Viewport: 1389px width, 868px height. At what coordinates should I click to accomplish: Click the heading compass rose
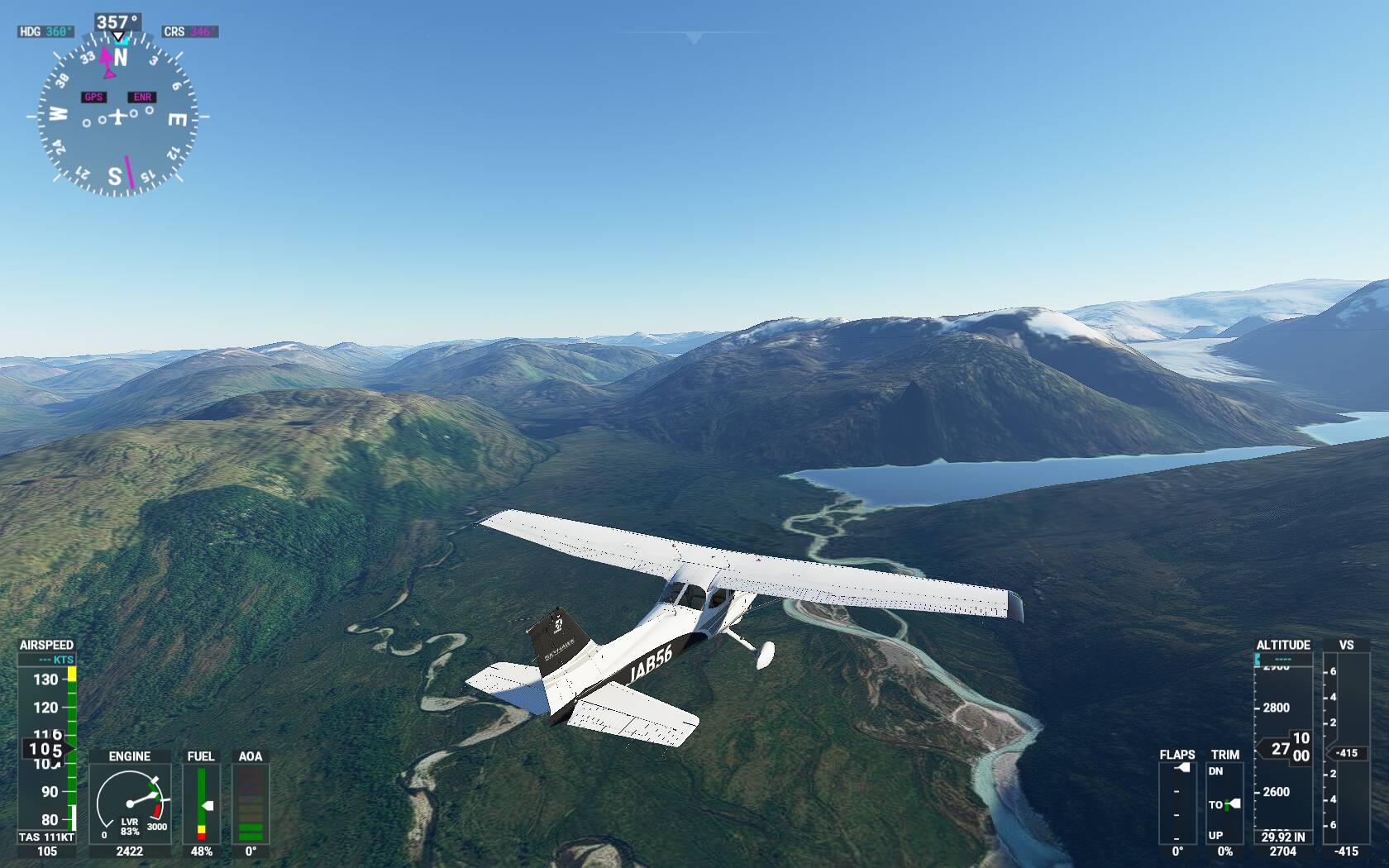click(117, 117)
